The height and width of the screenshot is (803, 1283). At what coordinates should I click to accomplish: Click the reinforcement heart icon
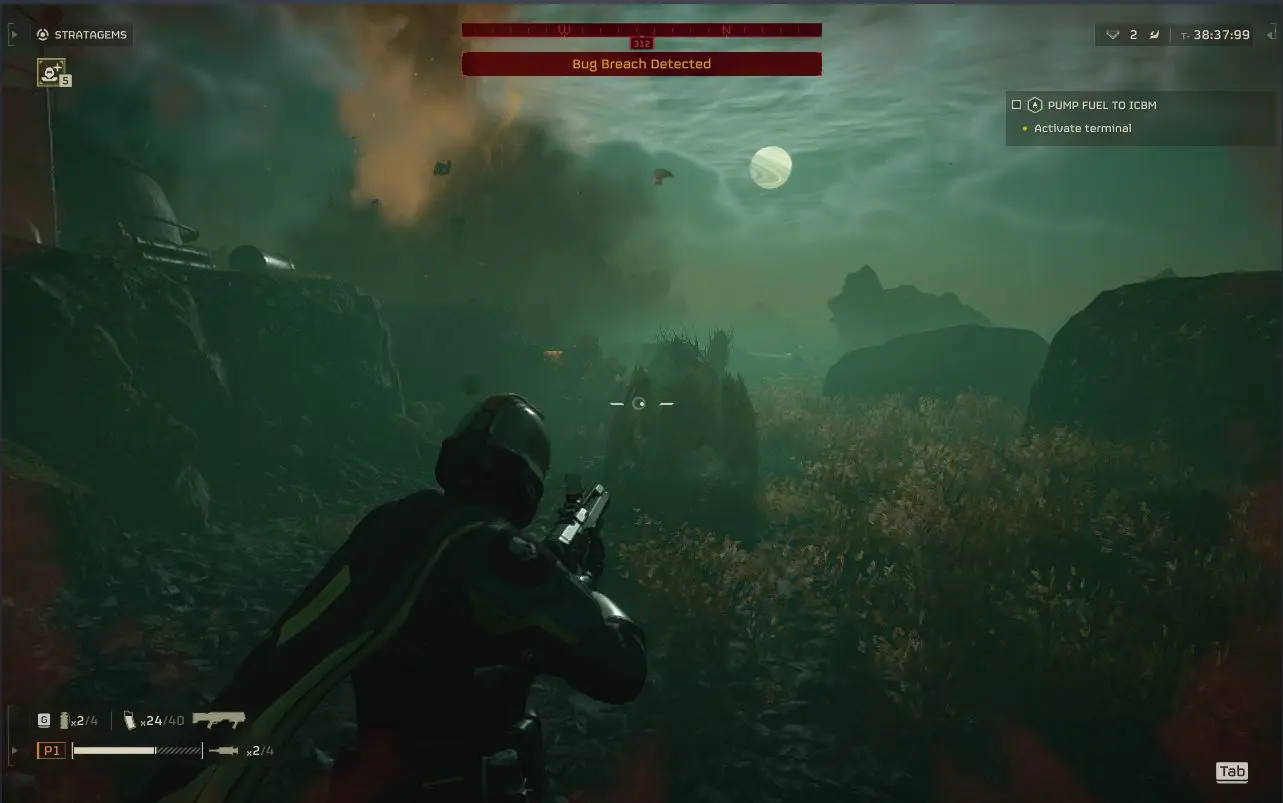[x=1112, y=33]
